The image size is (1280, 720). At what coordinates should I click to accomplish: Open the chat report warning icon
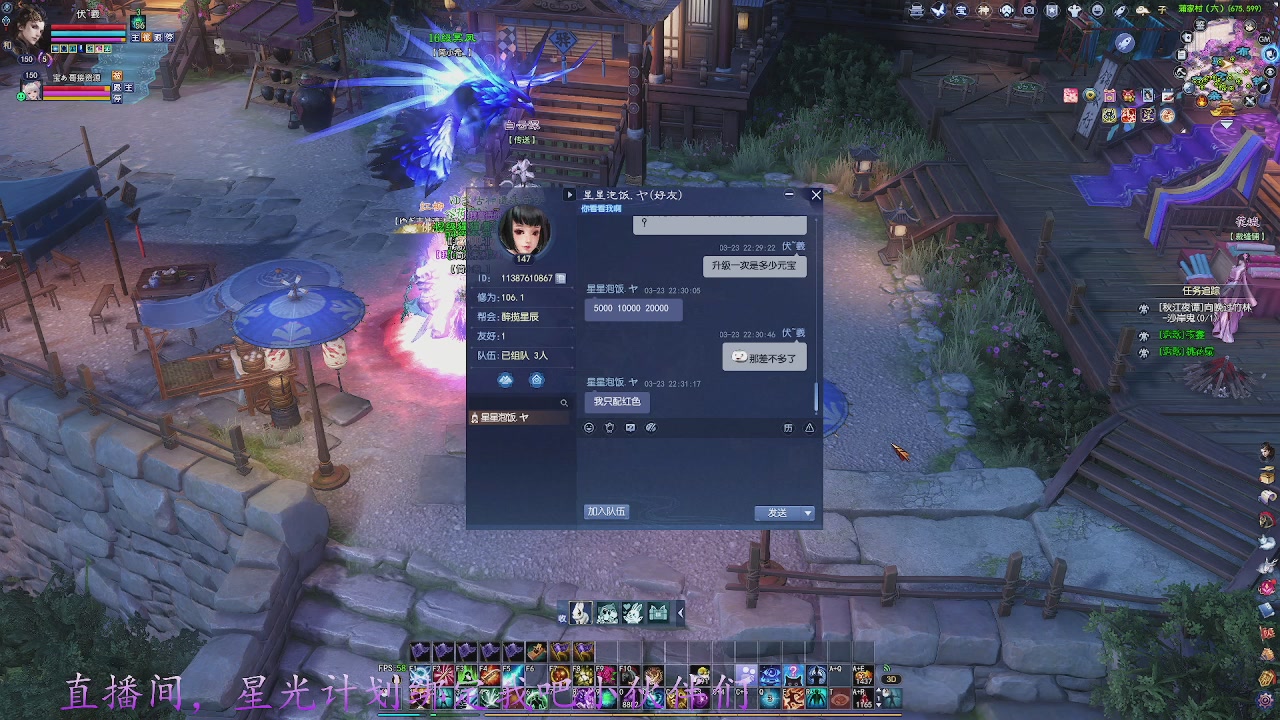809,428
